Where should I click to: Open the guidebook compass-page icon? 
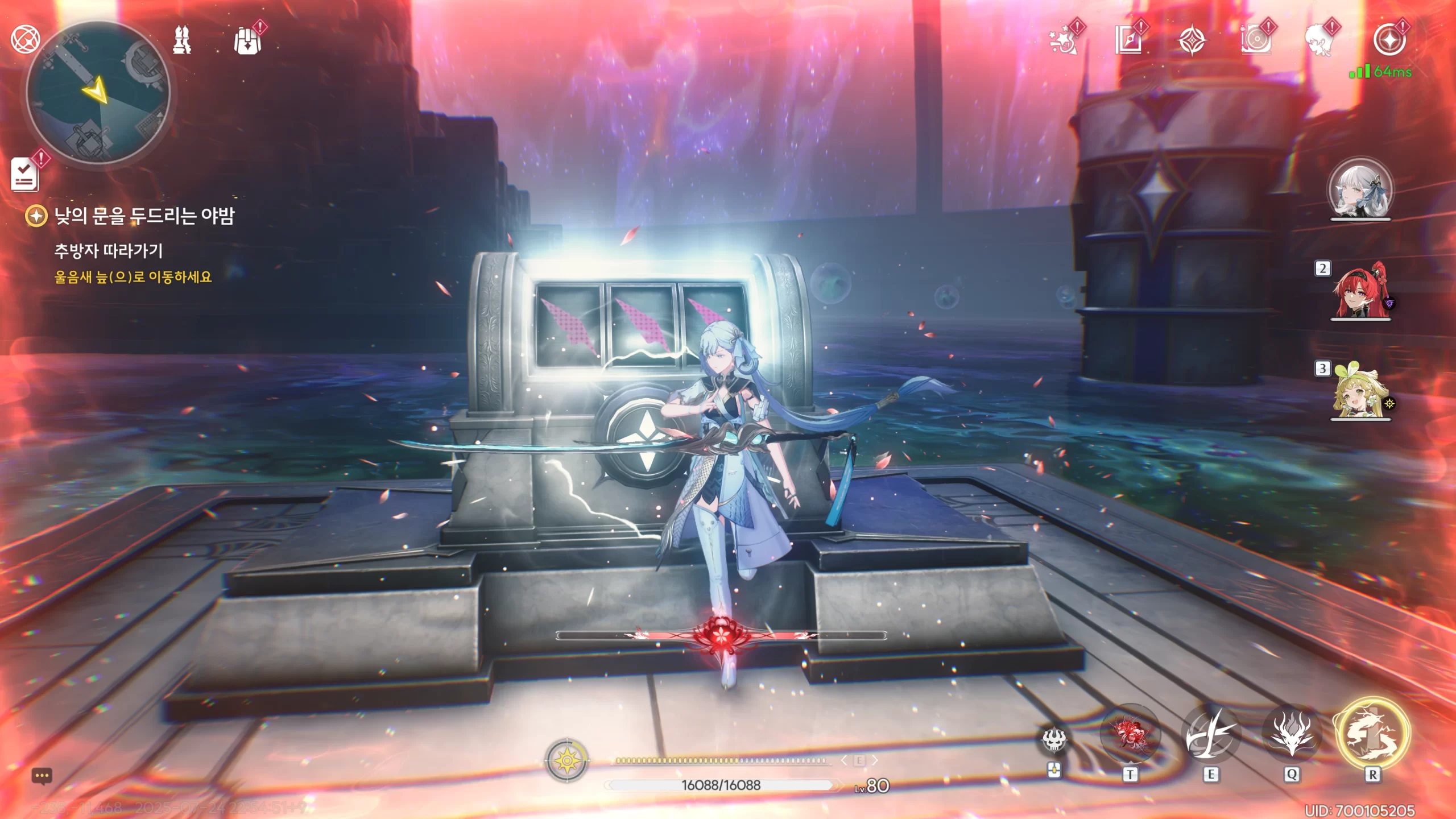tap(1128, 41)
